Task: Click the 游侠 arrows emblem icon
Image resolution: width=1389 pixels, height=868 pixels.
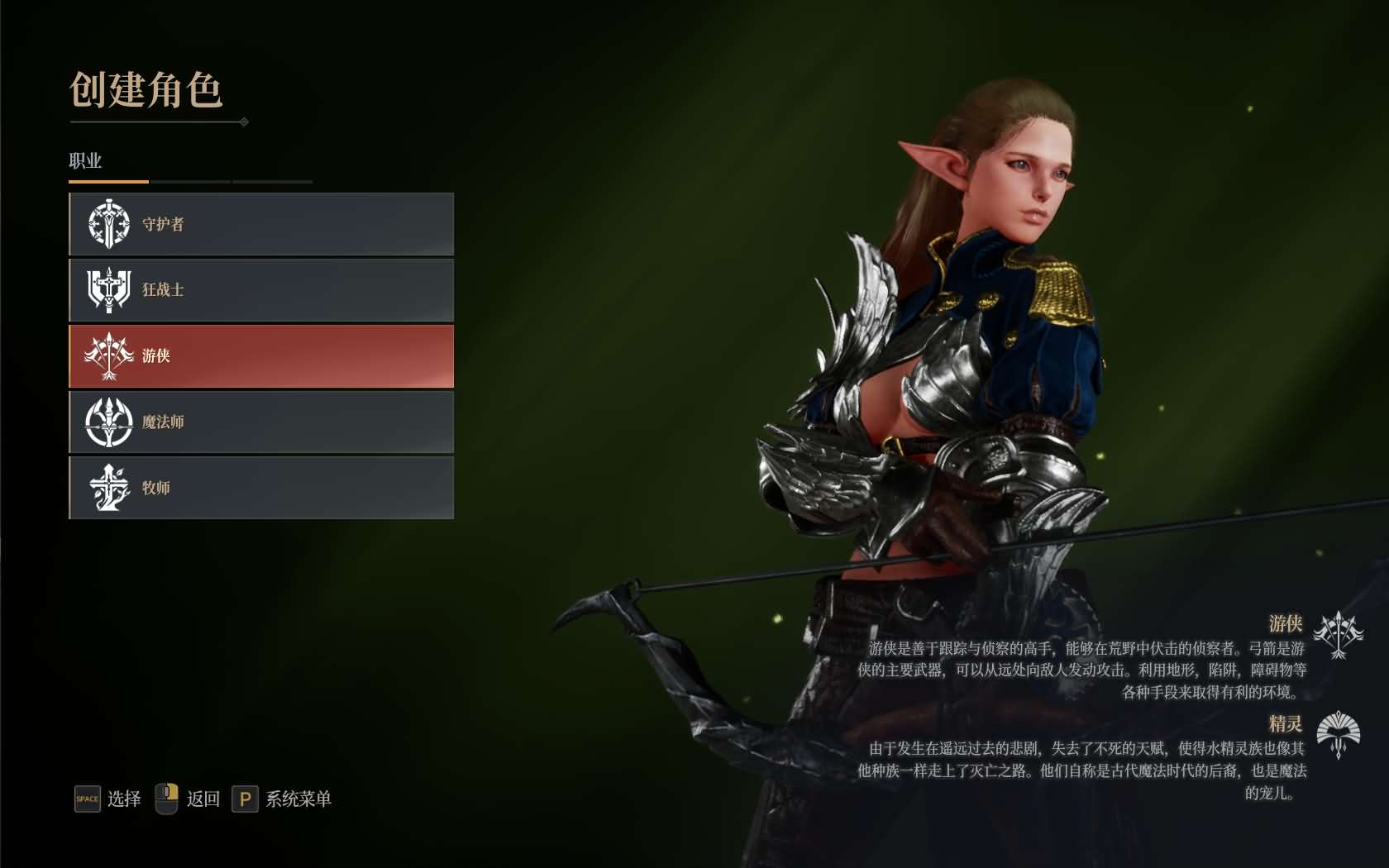Action: click(x=106, y=355)
